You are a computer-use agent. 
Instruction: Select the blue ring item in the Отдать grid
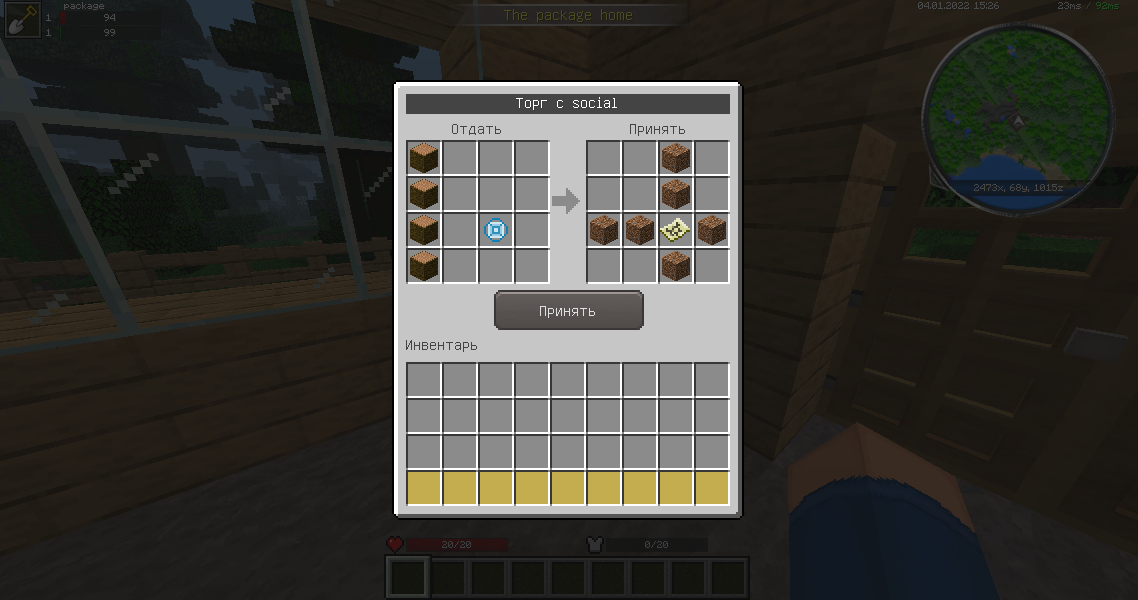(496, 230)
